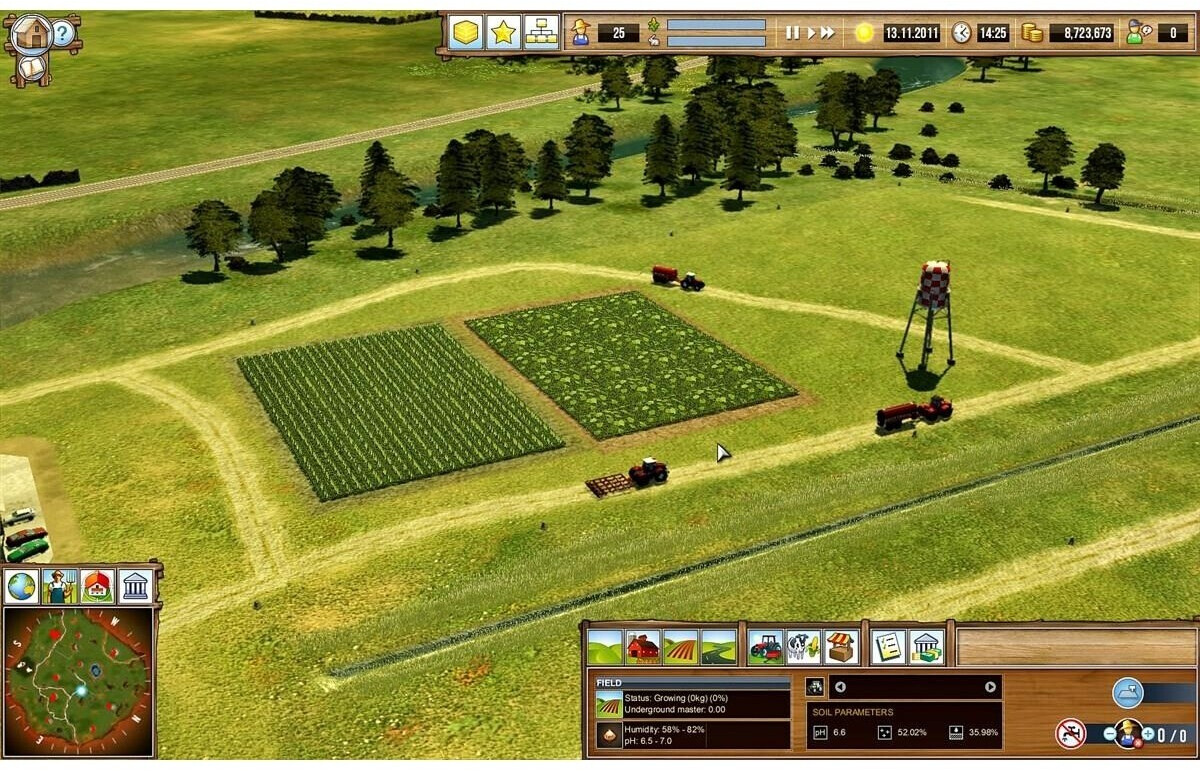Open the market stall shop

[x=841, y=647]
